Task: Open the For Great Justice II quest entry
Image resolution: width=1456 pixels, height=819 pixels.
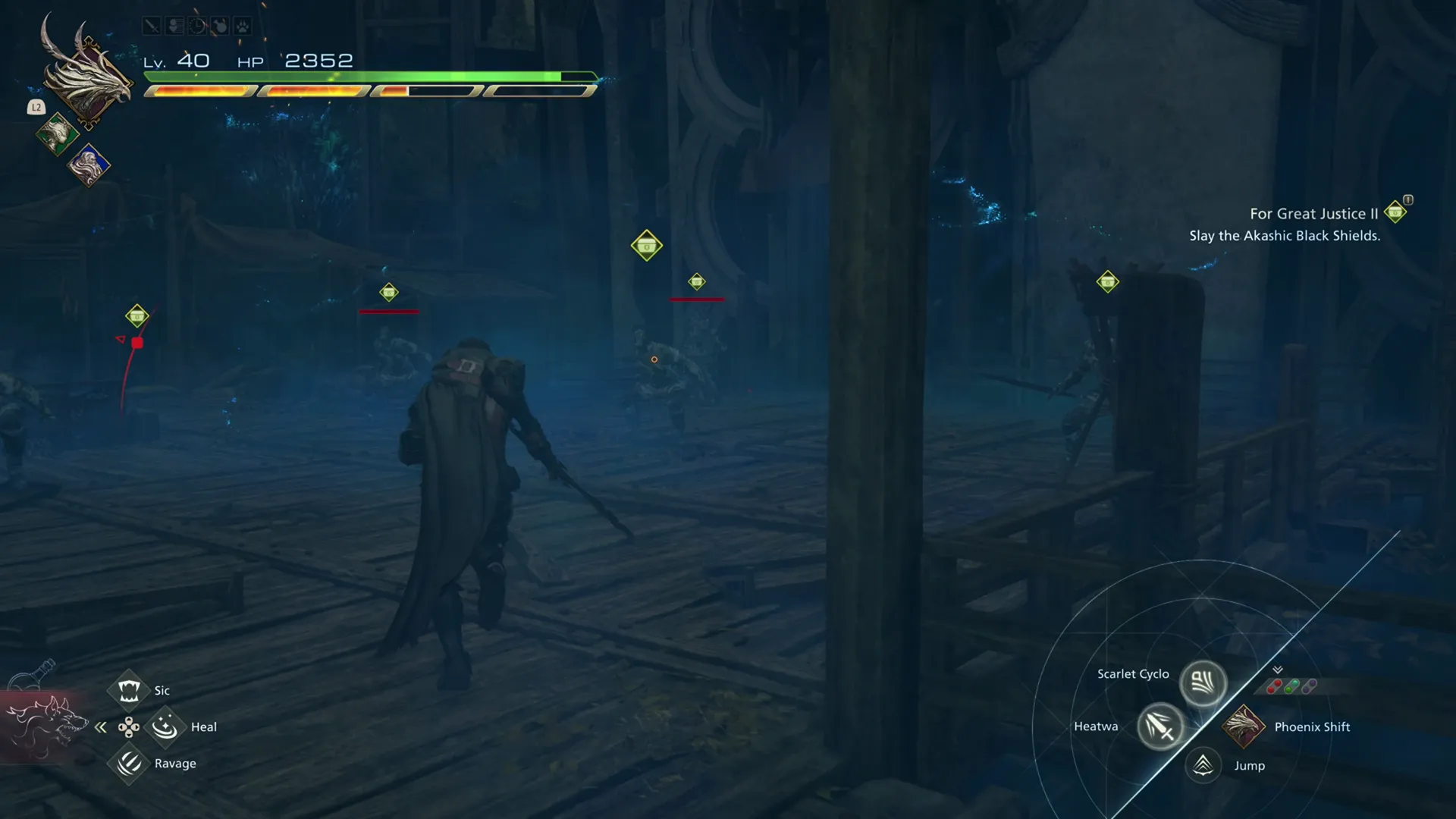Action: [1313, 214]
